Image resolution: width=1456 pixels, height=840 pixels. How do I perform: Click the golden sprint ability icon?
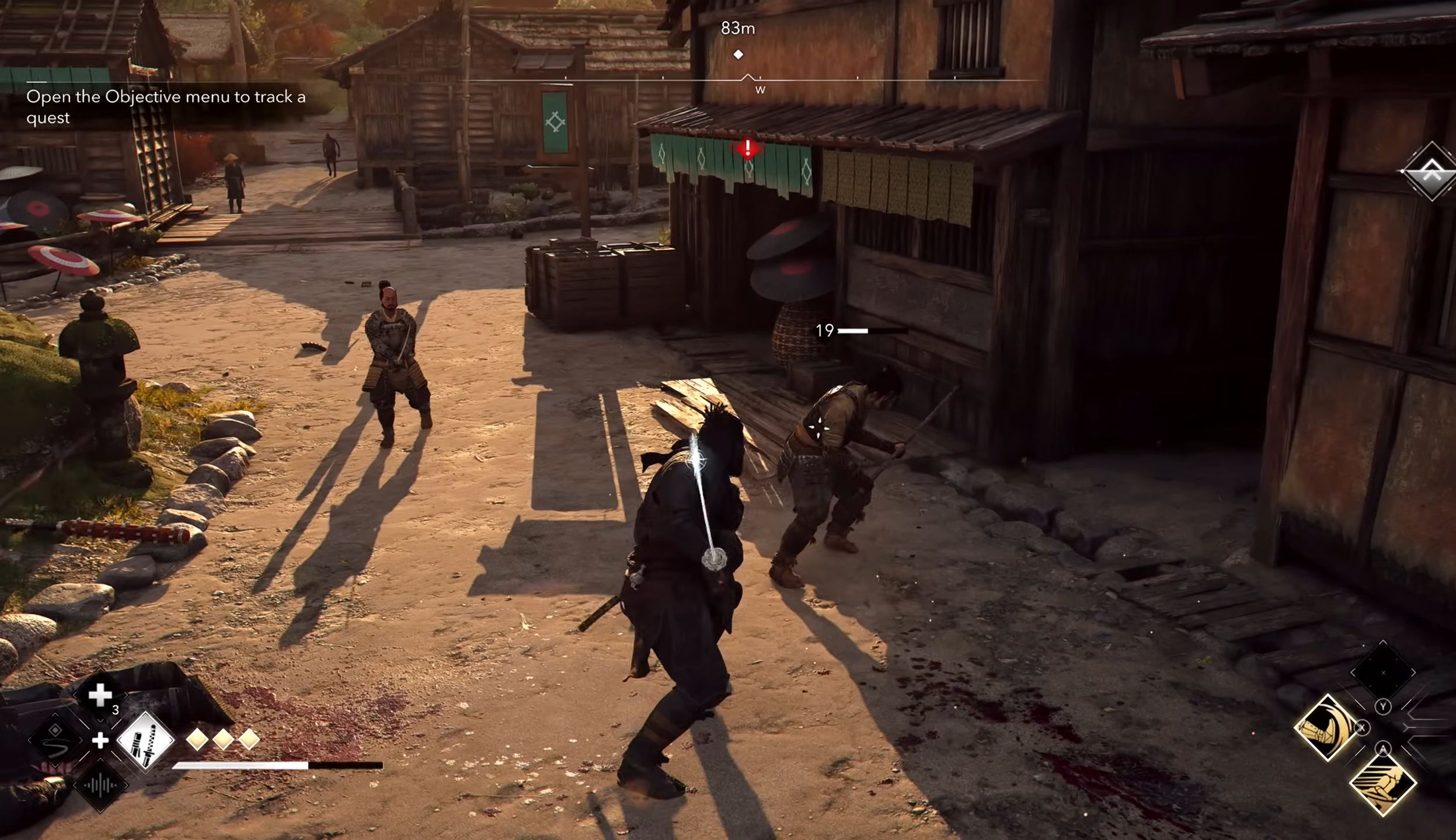[x=1382, y=786]
